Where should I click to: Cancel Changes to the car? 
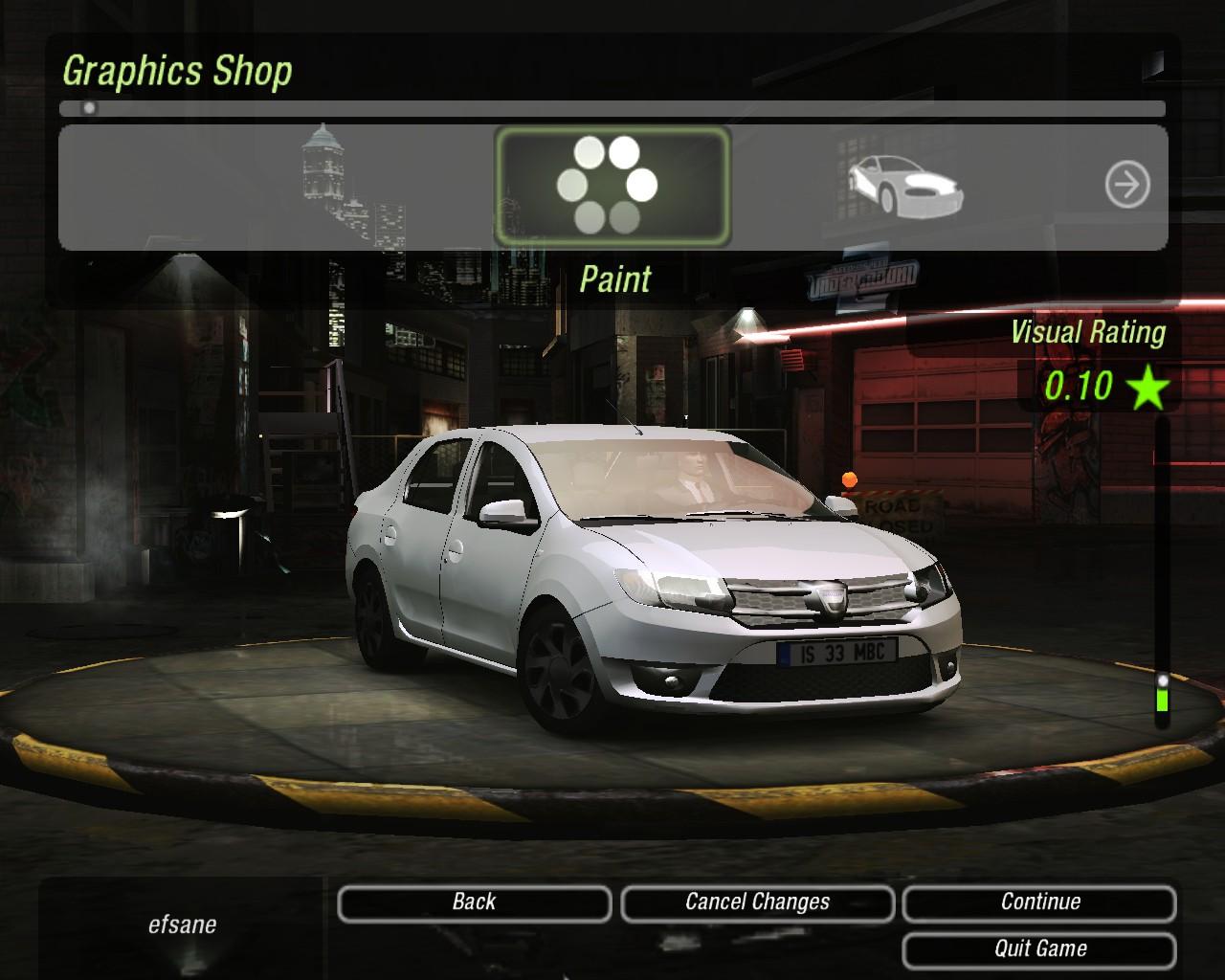click(x=757, y=902)
